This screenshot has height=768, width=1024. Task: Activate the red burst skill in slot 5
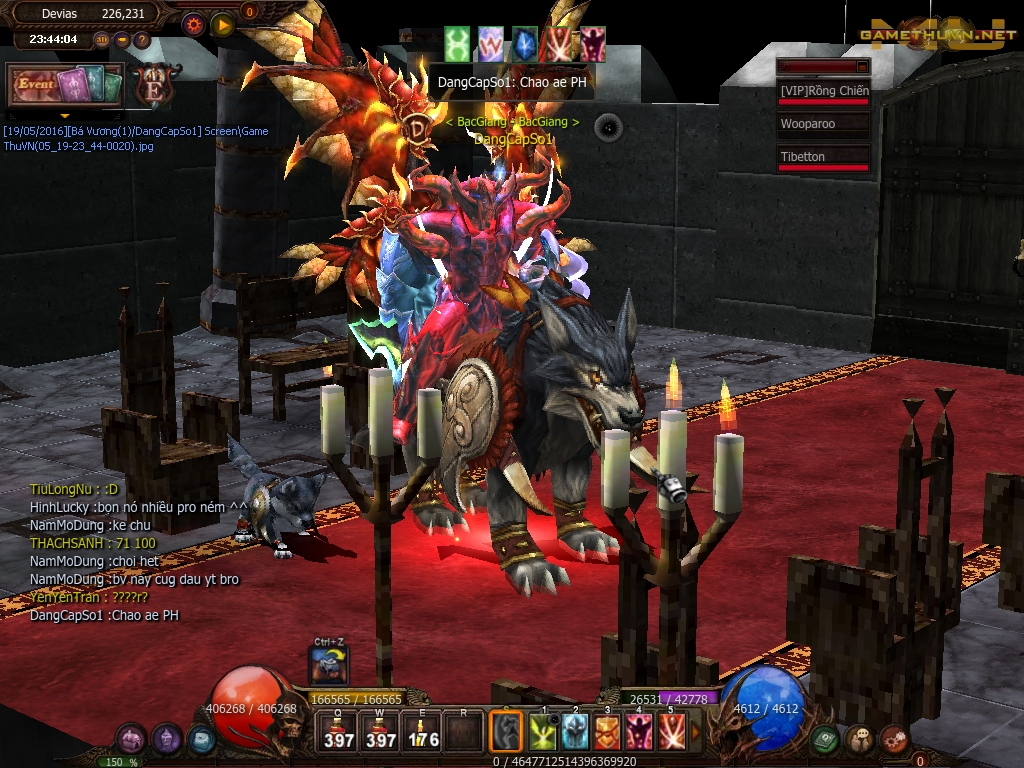click(671, 732)
